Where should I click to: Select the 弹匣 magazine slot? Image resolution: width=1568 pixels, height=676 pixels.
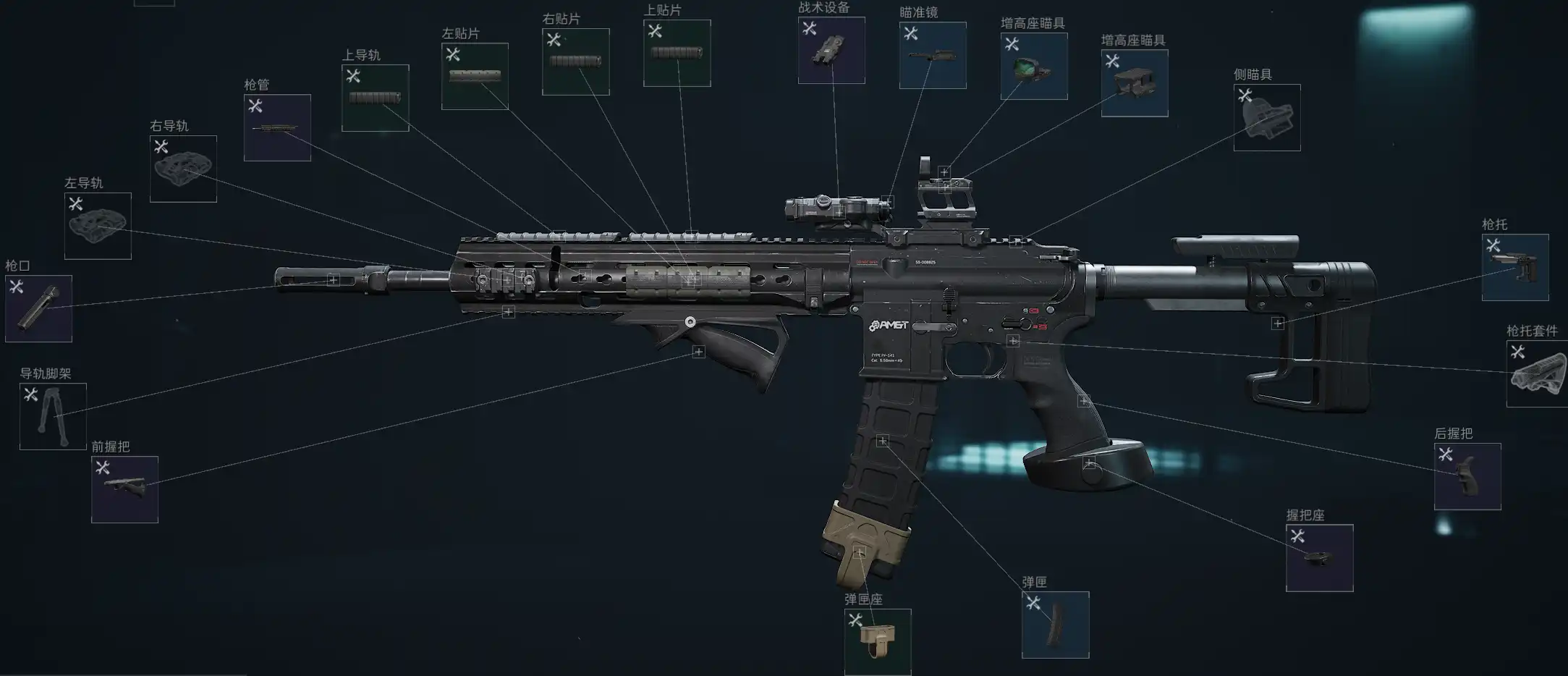pyautogui.click(x=1055, y=625)
